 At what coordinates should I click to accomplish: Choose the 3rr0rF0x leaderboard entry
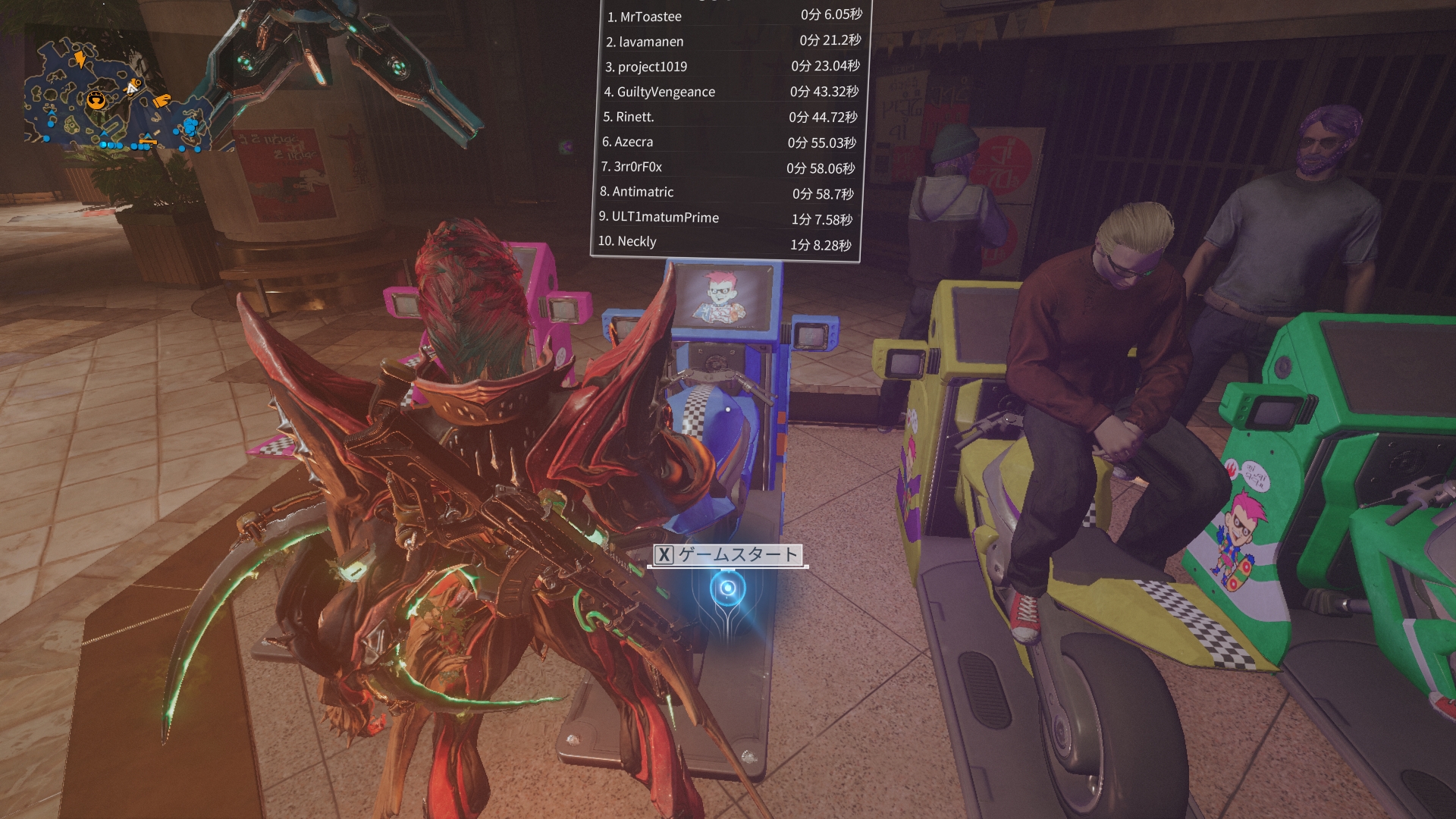tap(728, 167)
